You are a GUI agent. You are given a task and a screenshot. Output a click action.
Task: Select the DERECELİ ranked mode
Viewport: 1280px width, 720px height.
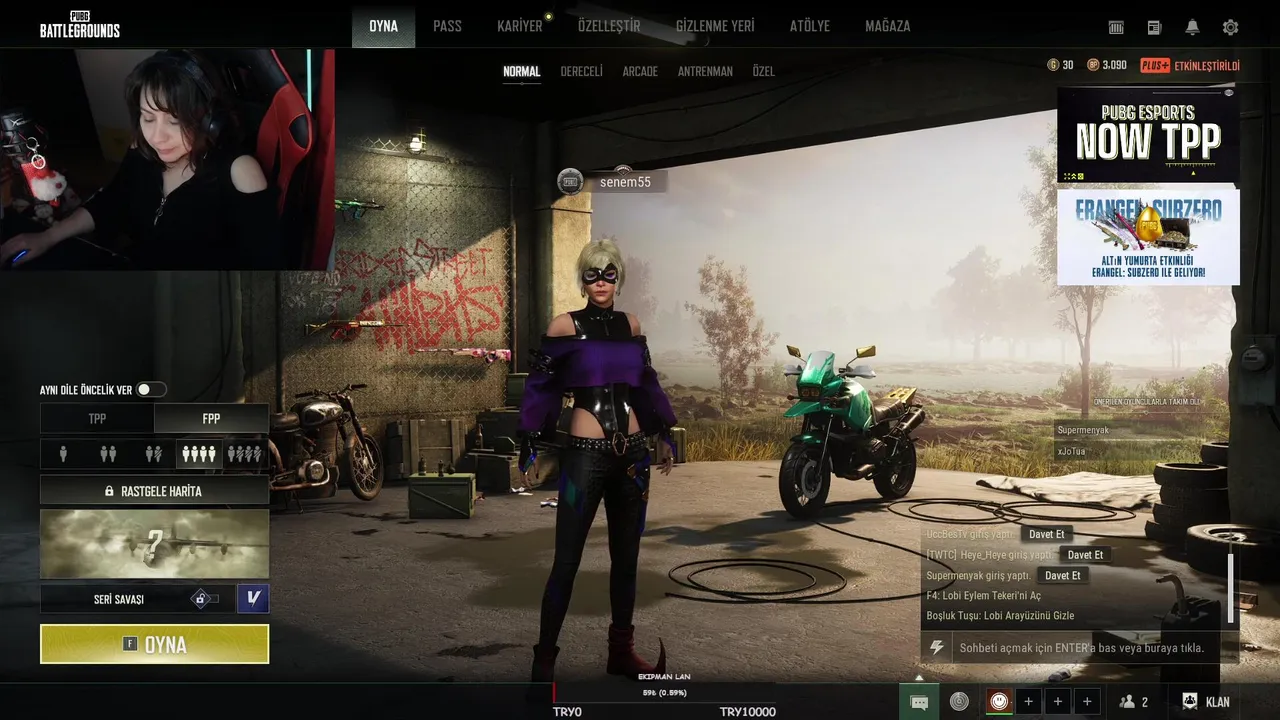[x=581, y=72]
